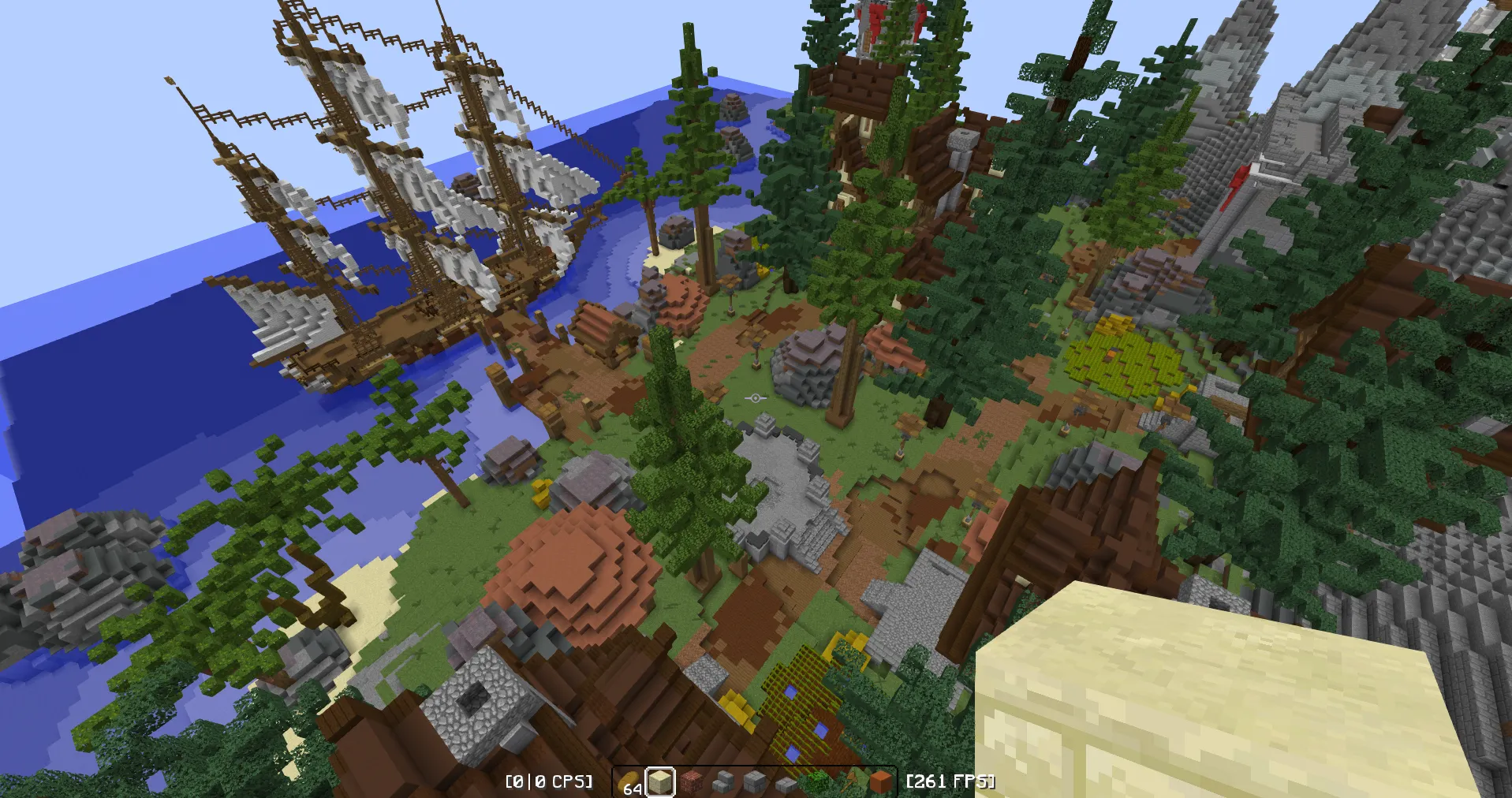Select the full stone bricks block slot
This screenshot has width=1512, height=798.
[755, 782]
